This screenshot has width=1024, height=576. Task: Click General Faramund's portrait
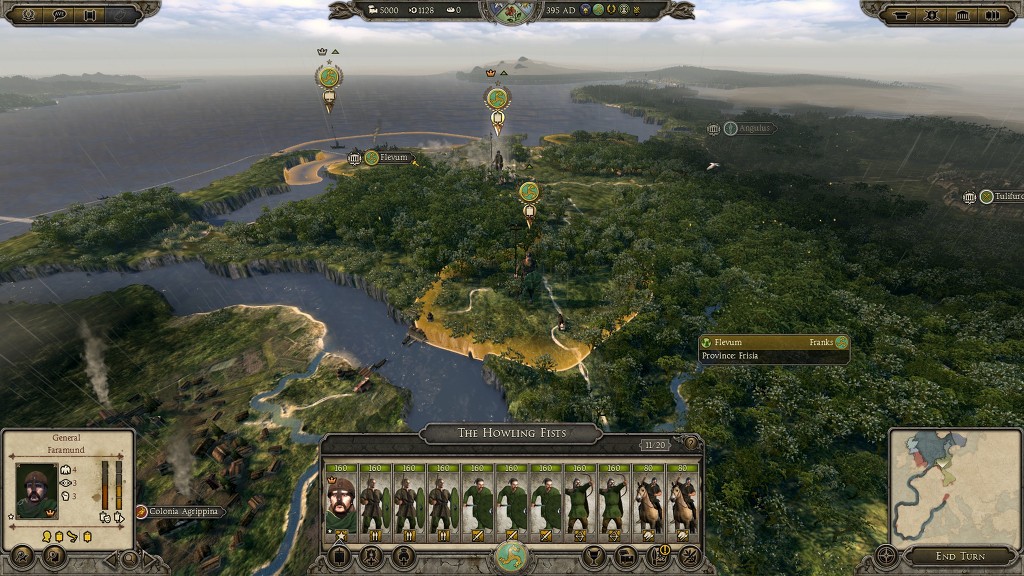pos(36,491)
